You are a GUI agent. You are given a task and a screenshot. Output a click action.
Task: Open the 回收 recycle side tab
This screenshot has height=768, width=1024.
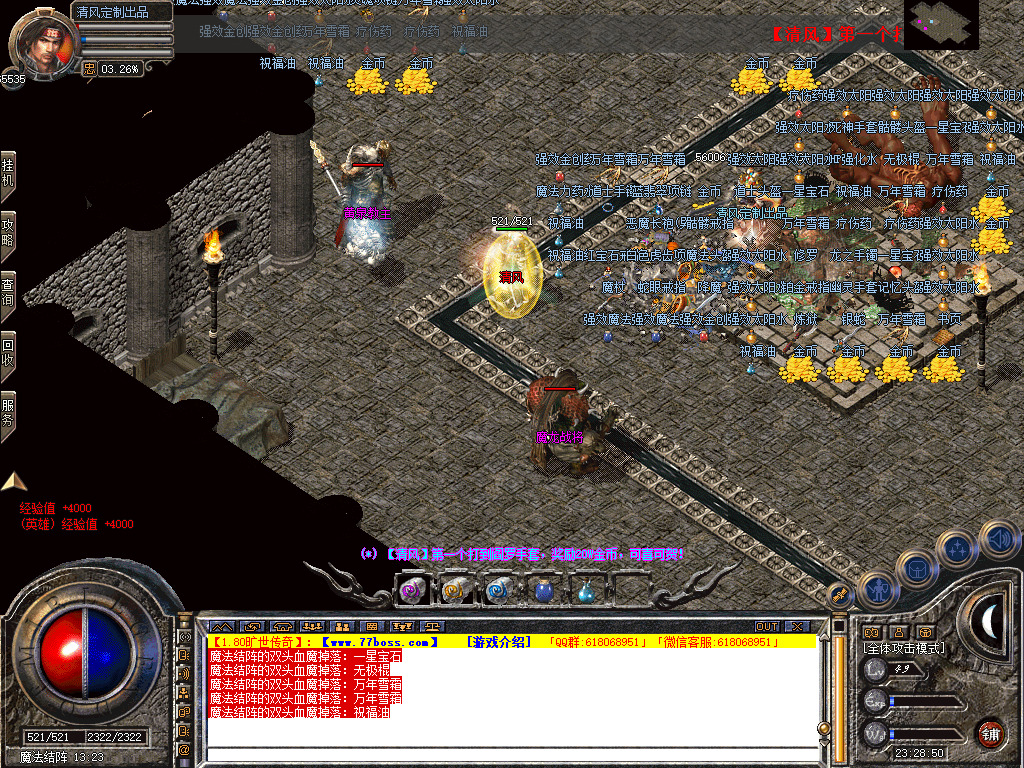[8, 351]
